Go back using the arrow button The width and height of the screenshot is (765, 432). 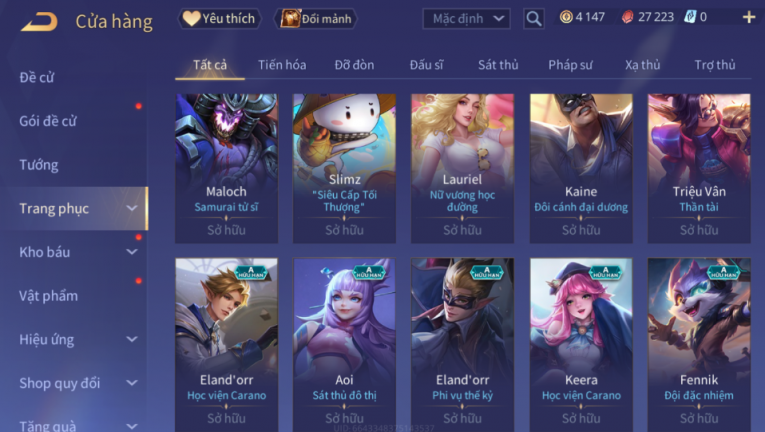38,20
